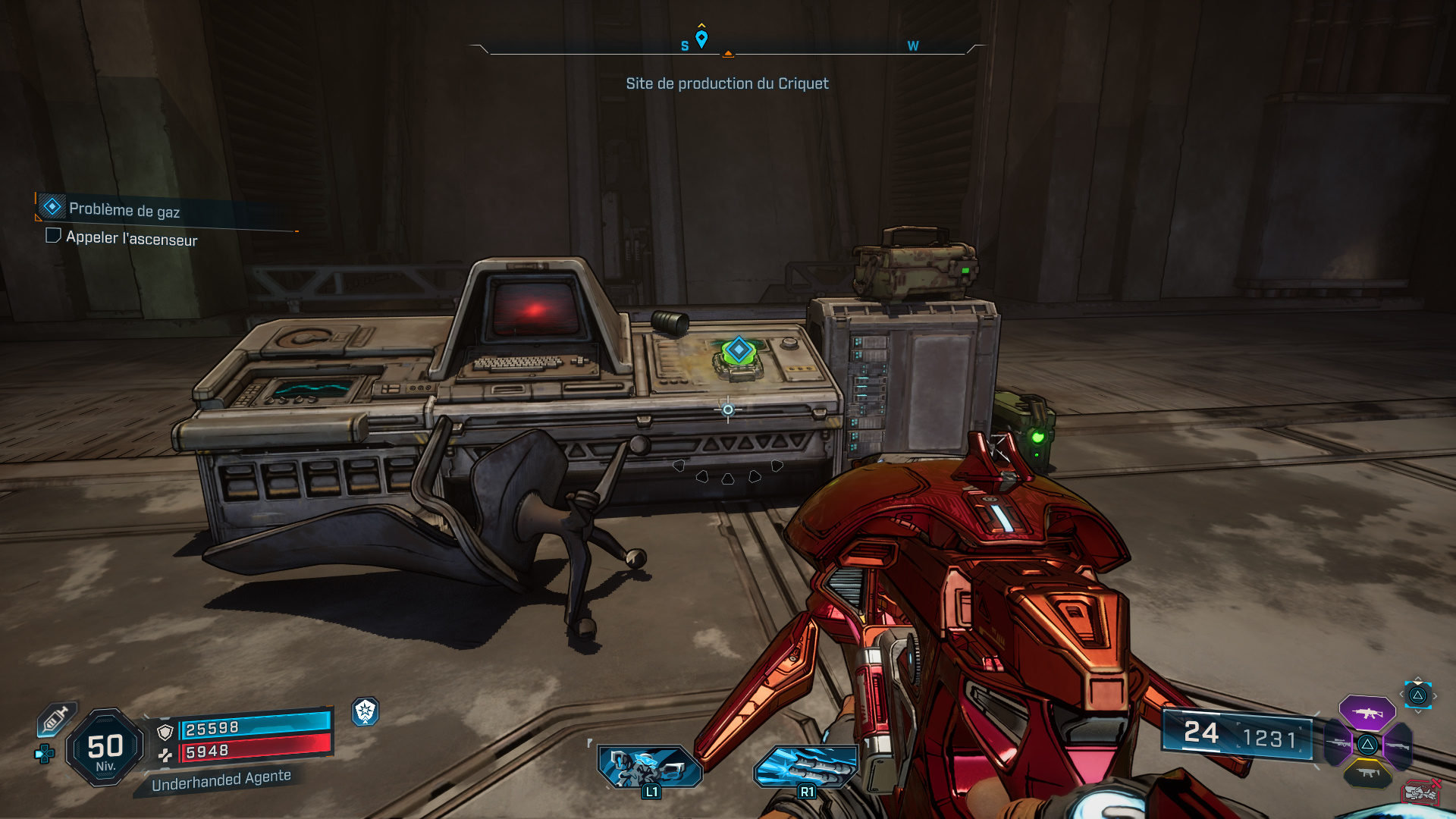
Task: Click the Site de production du Criquet title
Action: (x=727, y=83)
